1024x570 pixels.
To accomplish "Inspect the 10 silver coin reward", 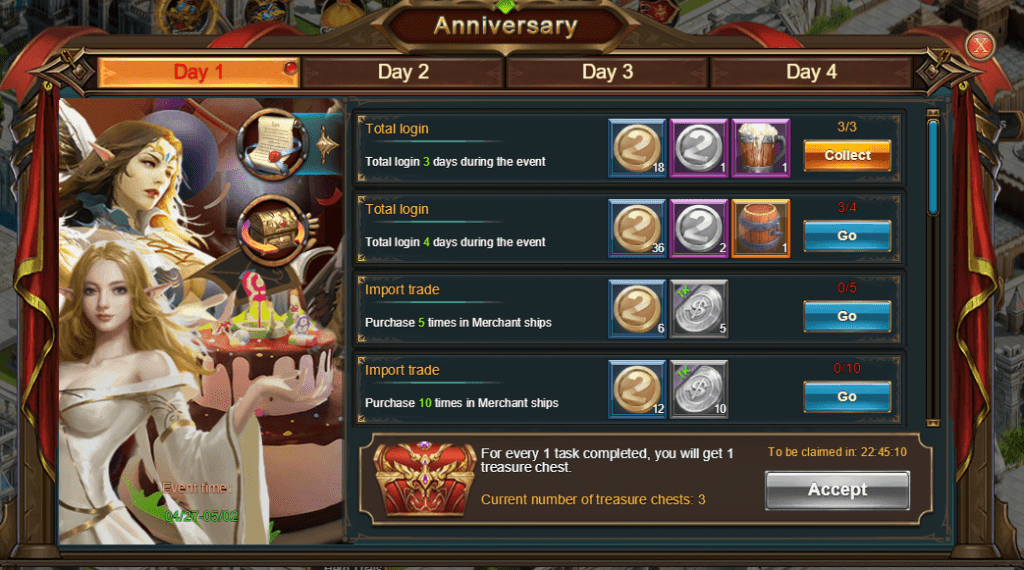I will click(699, 390).
